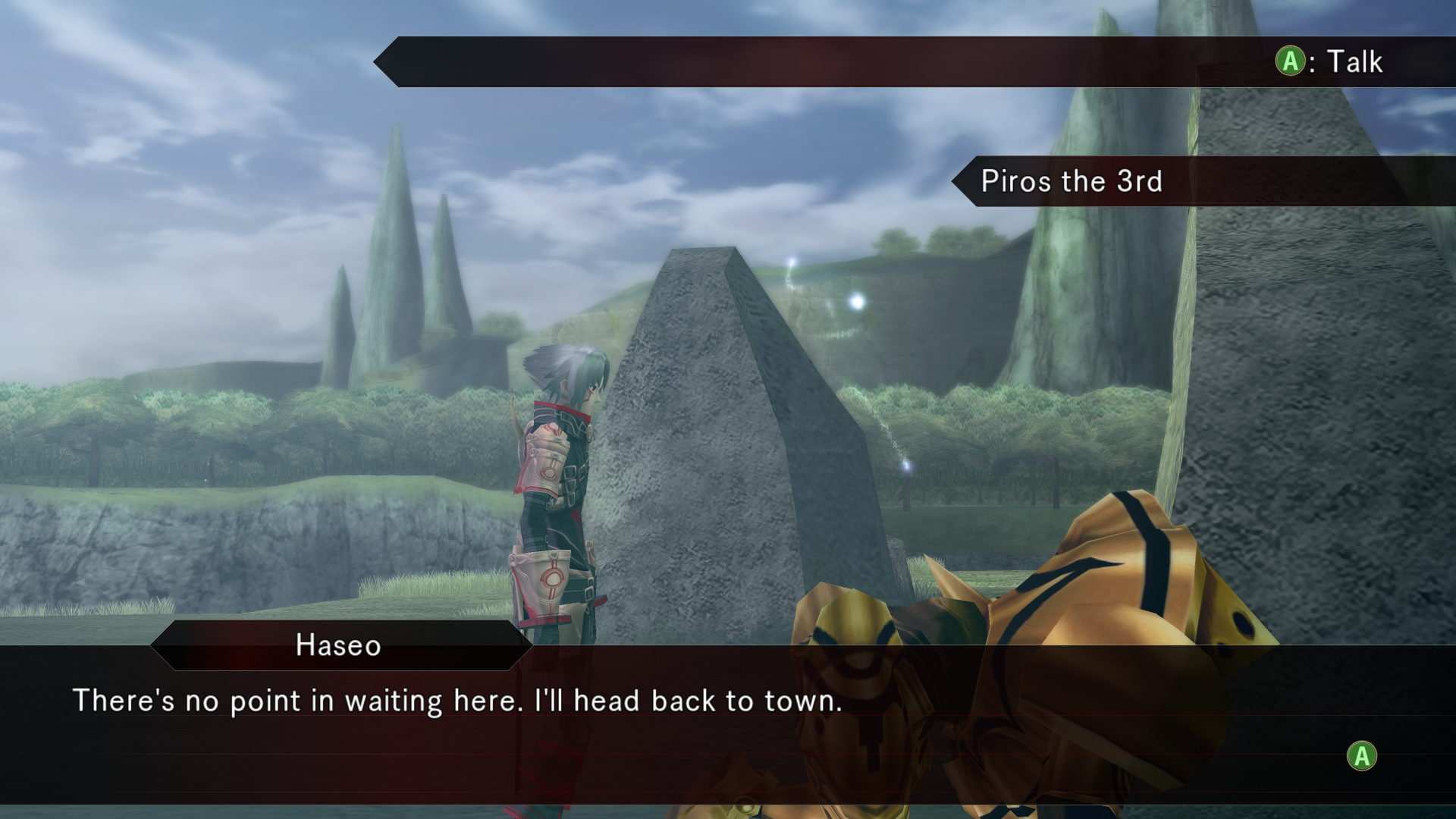Advance Haseo's dialogue text box

tap(1361, 756)
